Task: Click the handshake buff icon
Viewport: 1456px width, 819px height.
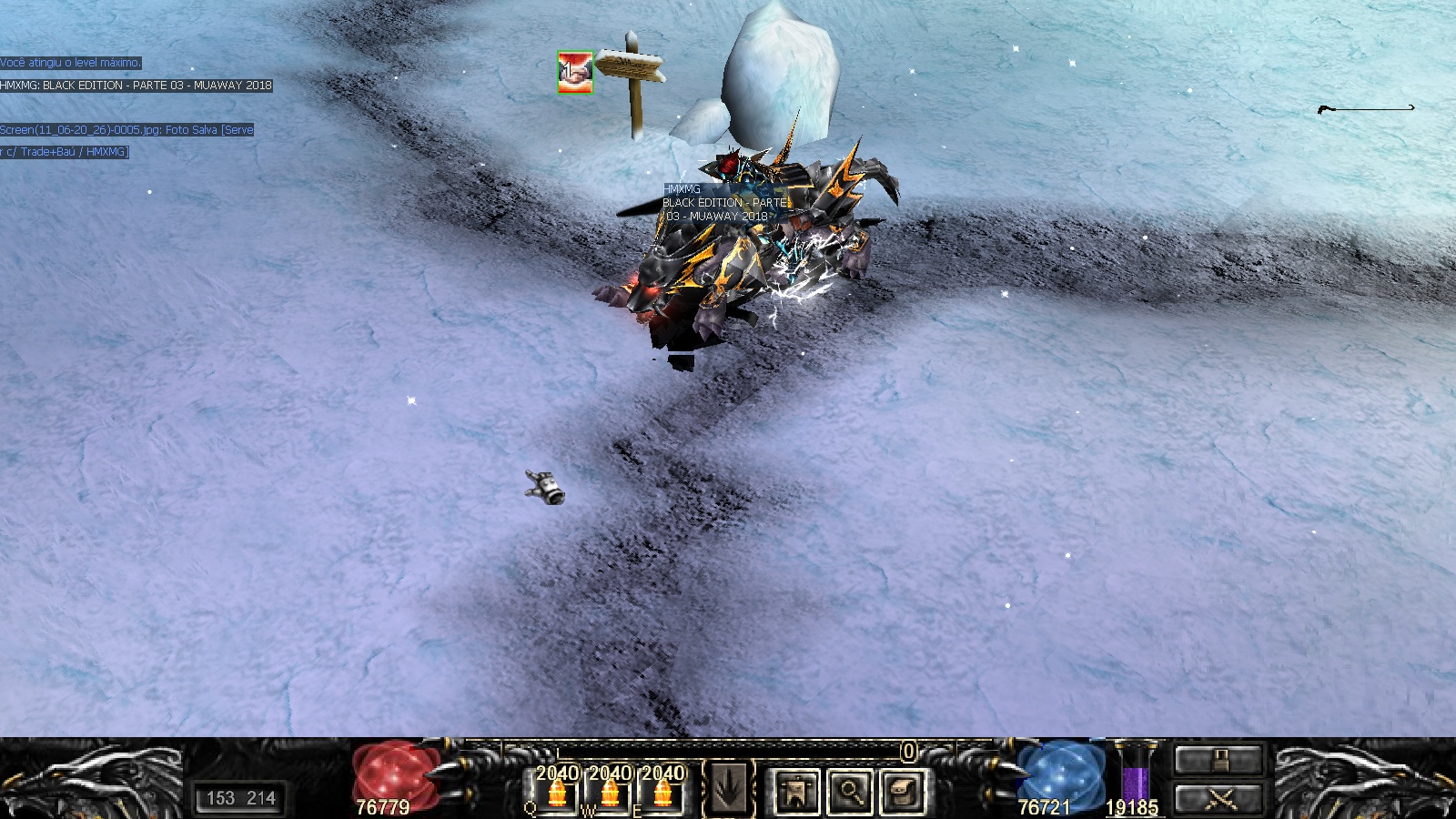Action: click(x=575, y=72)
